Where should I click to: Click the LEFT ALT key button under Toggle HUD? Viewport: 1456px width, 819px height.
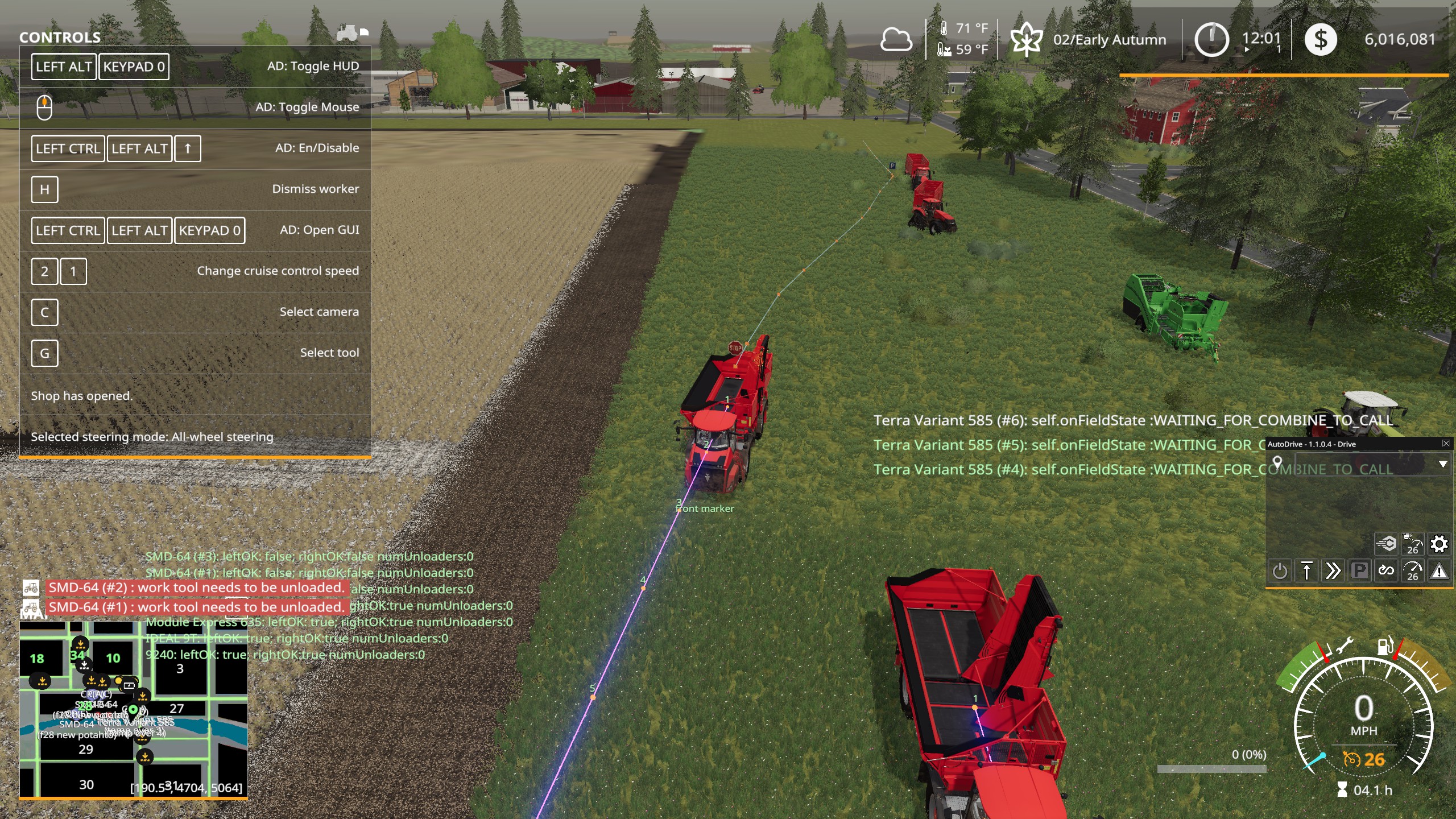click(63, 67)
